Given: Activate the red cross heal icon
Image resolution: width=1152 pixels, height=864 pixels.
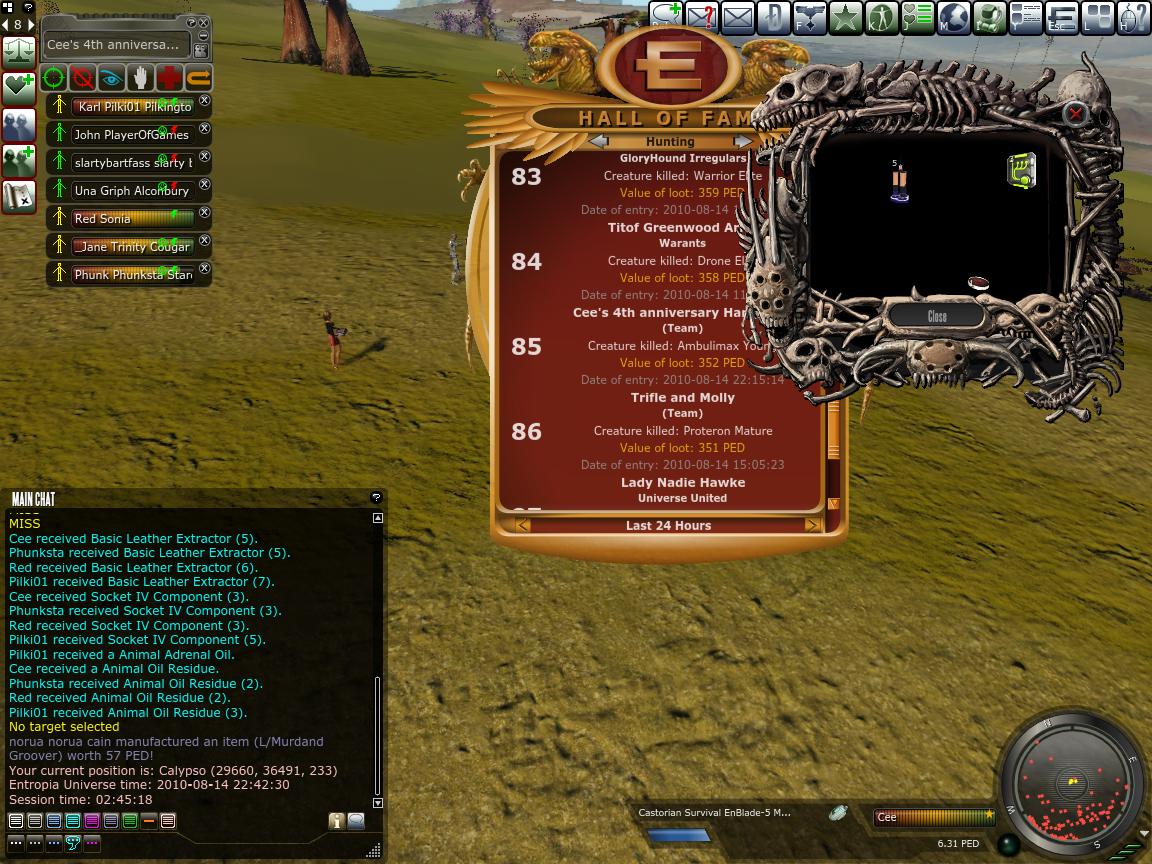Looking at the screenshot, I should pyautogui.click(x=170, y=78).
